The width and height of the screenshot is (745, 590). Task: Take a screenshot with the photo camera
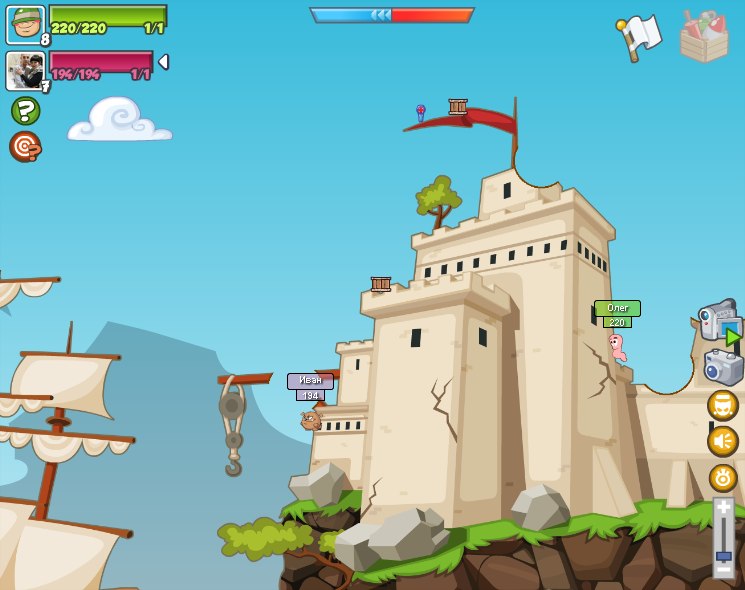coord(723,367)
